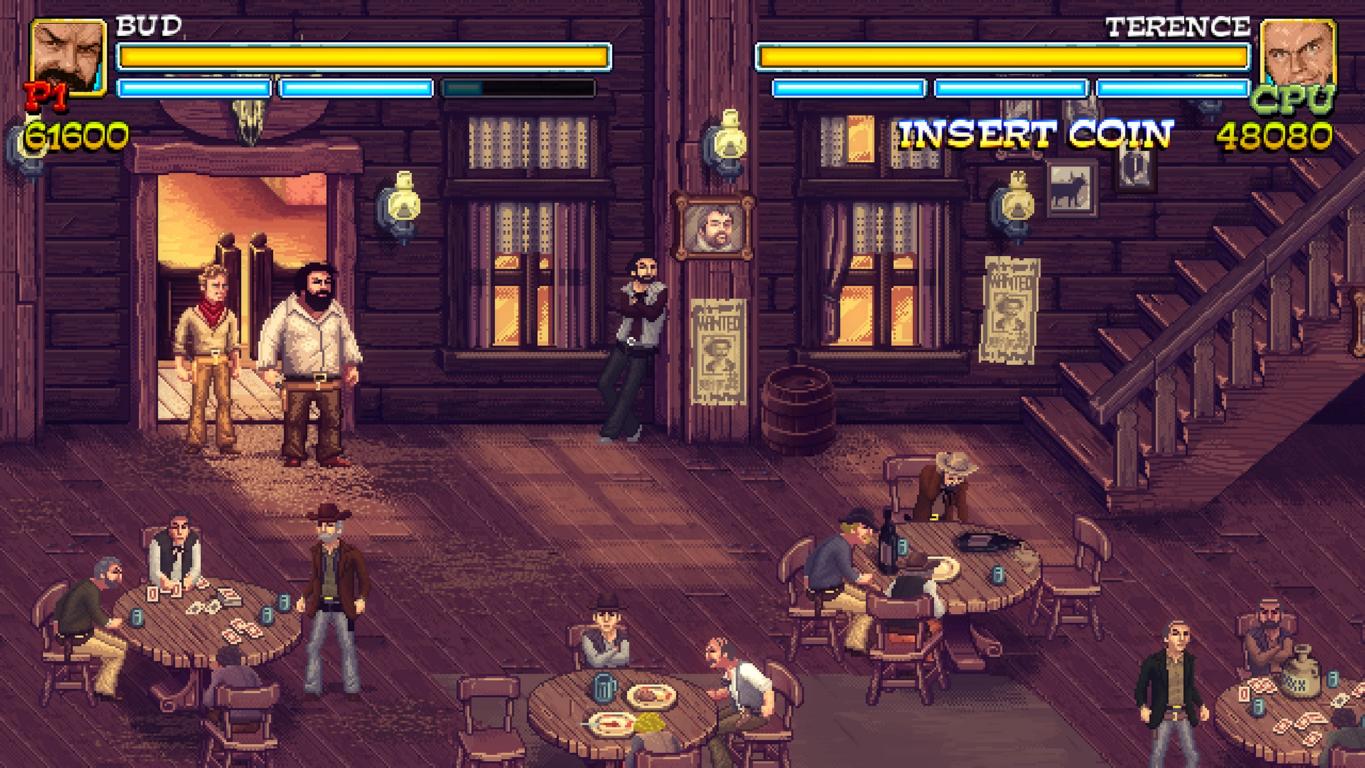Click Bud's player one portrait

(x=68, y=55)
